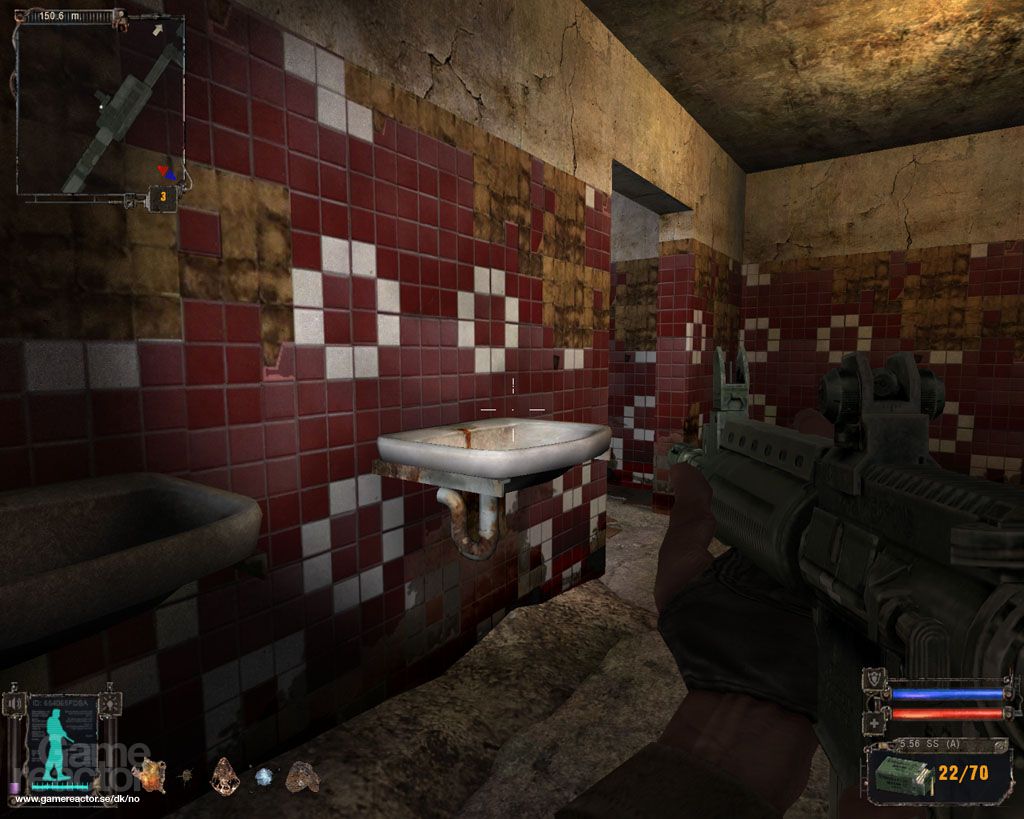Image resolution: width=1024 pixels, height=819 pixels.
Task: Open the minimap in the corner
Action: pos(100,105)
